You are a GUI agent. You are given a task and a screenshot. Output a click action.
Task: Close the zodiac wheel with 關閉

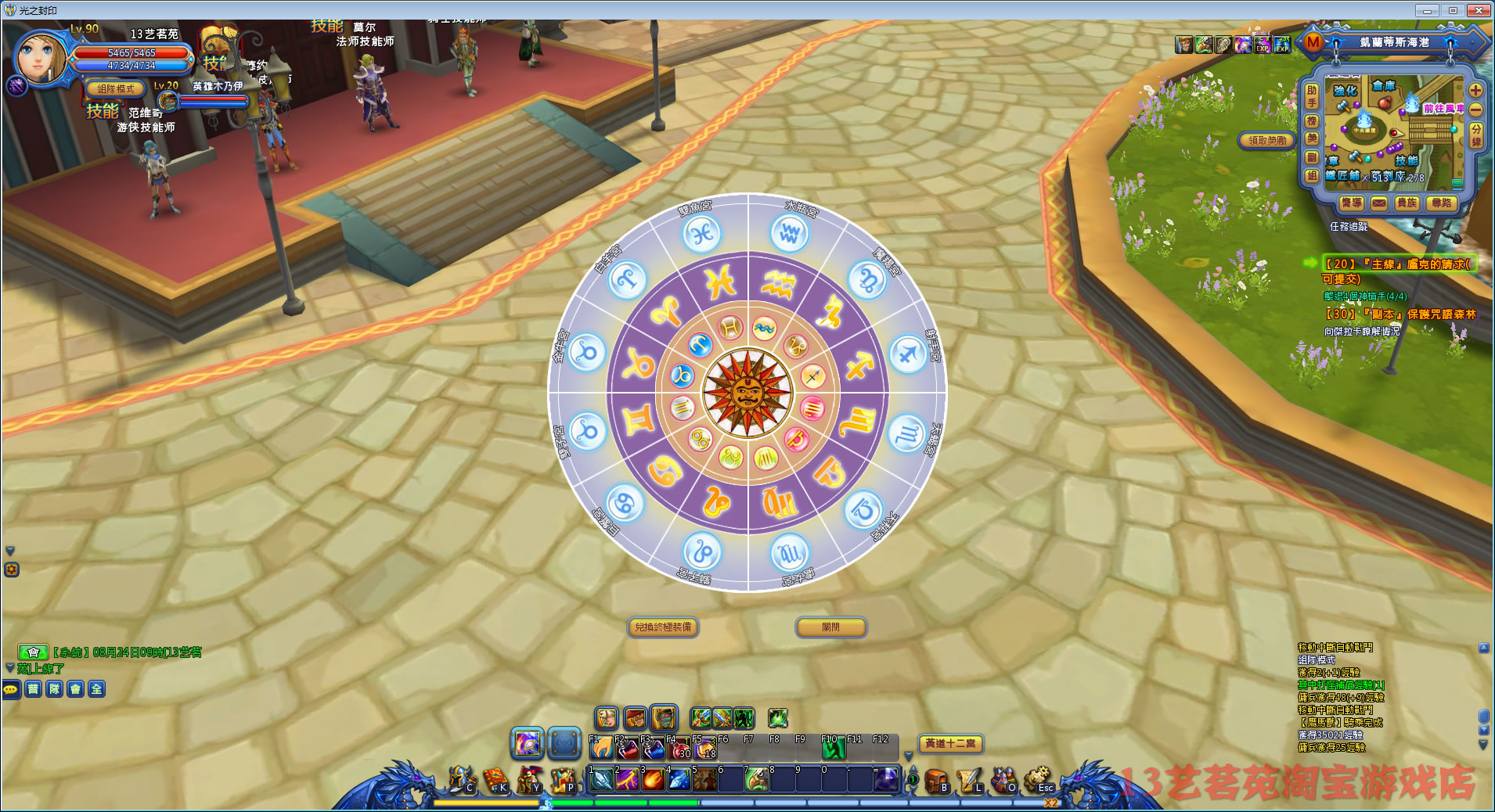830,627
